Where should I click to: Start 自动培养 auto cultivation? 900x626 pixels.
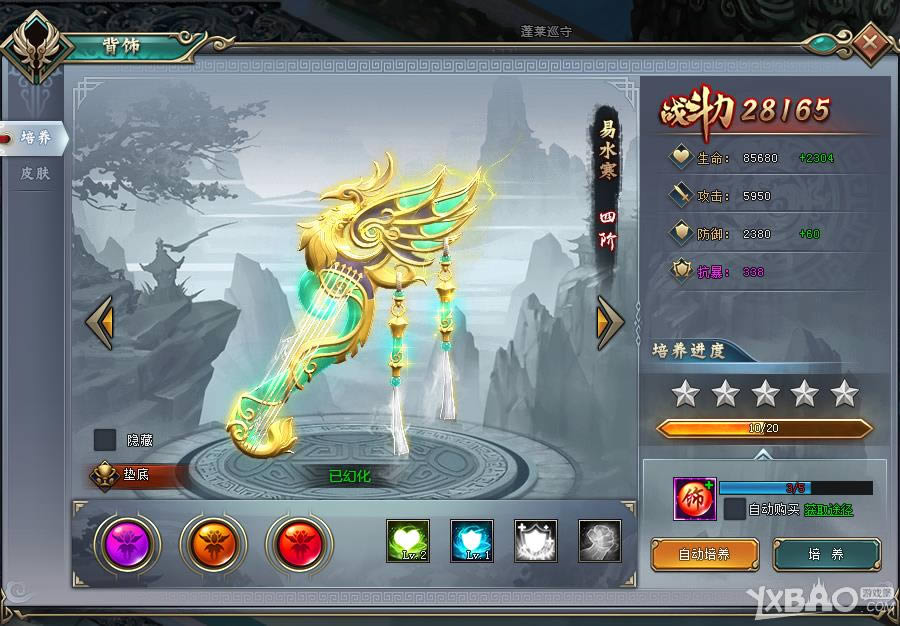(x=704, y=554)
